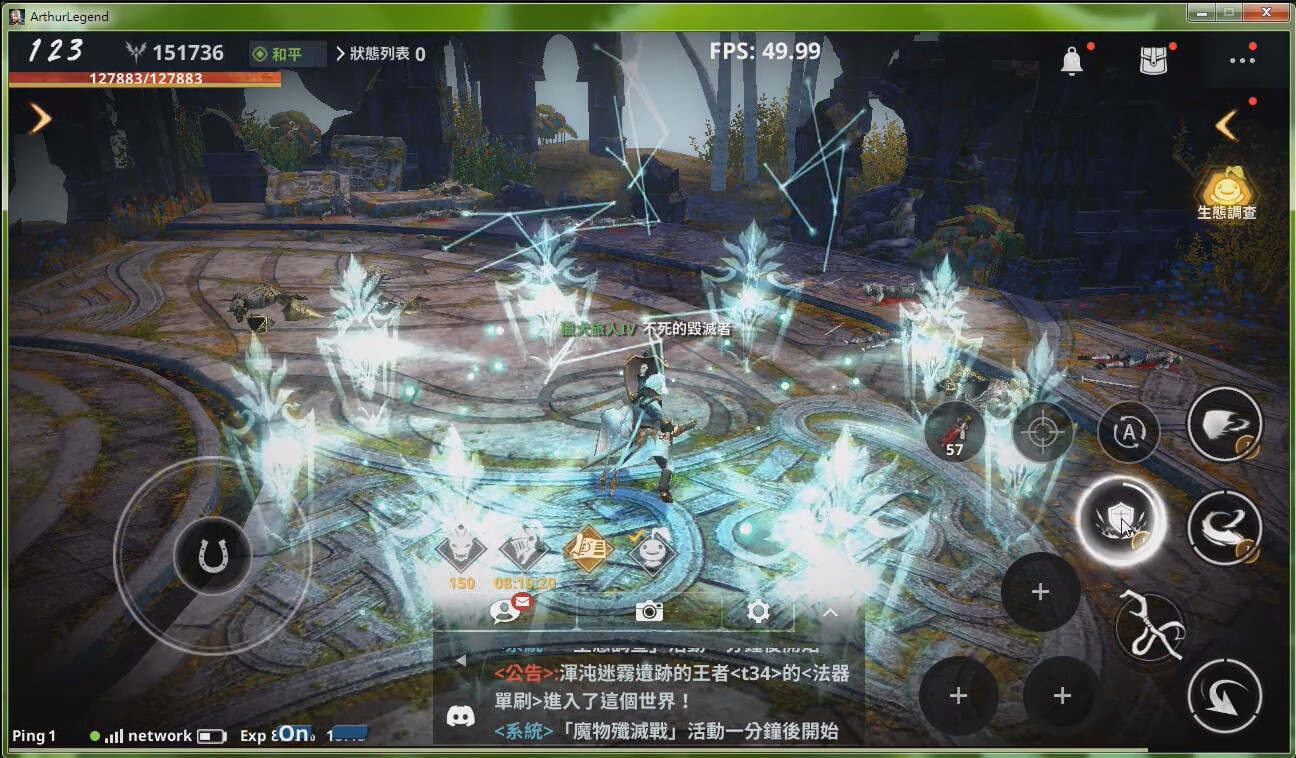1296x758 pixels.
Task: Open the 狀態列表 status list
Action: coord(380,54)
